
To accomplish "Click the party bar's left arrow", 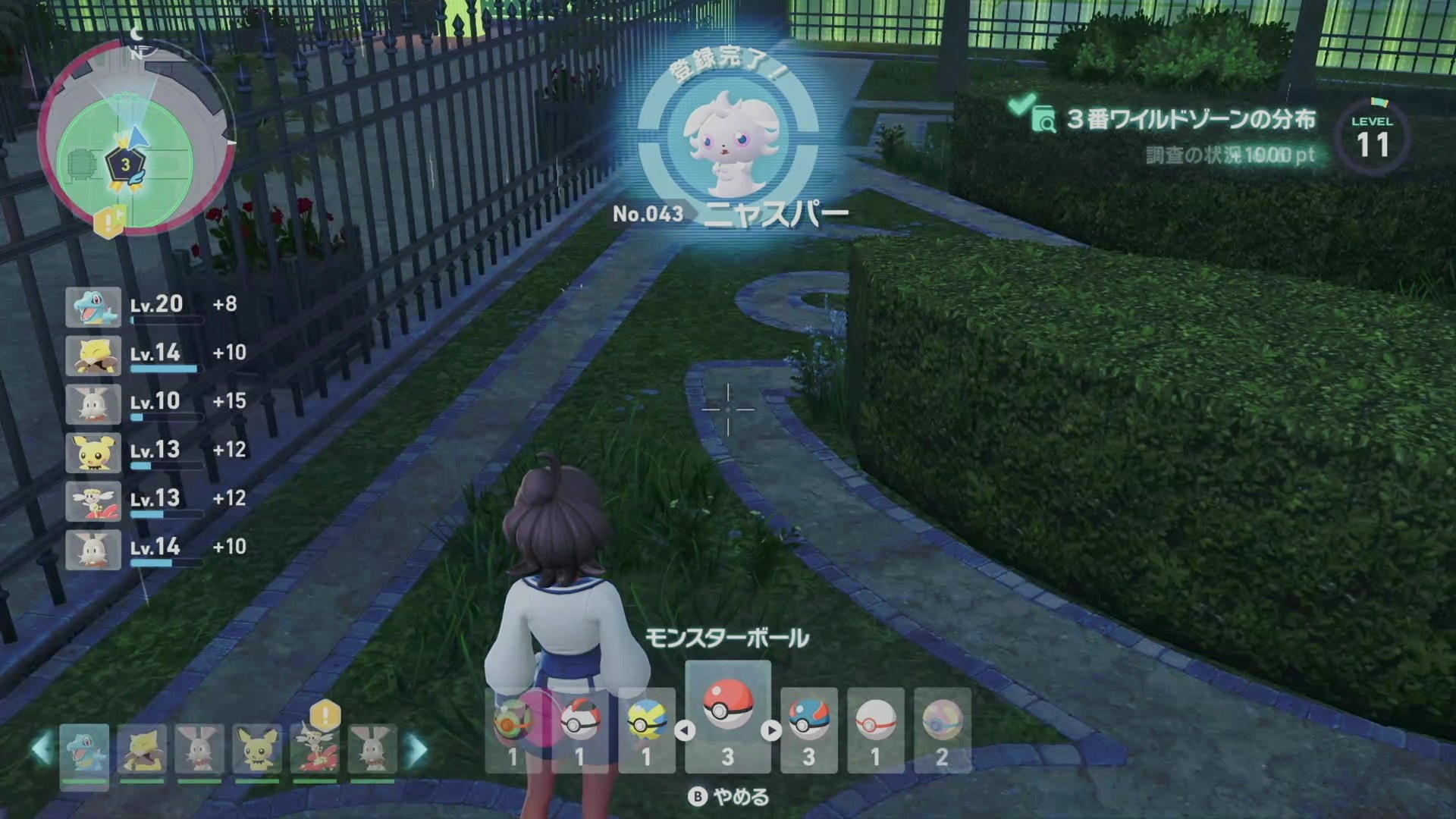I will click(x=42, y=749).
